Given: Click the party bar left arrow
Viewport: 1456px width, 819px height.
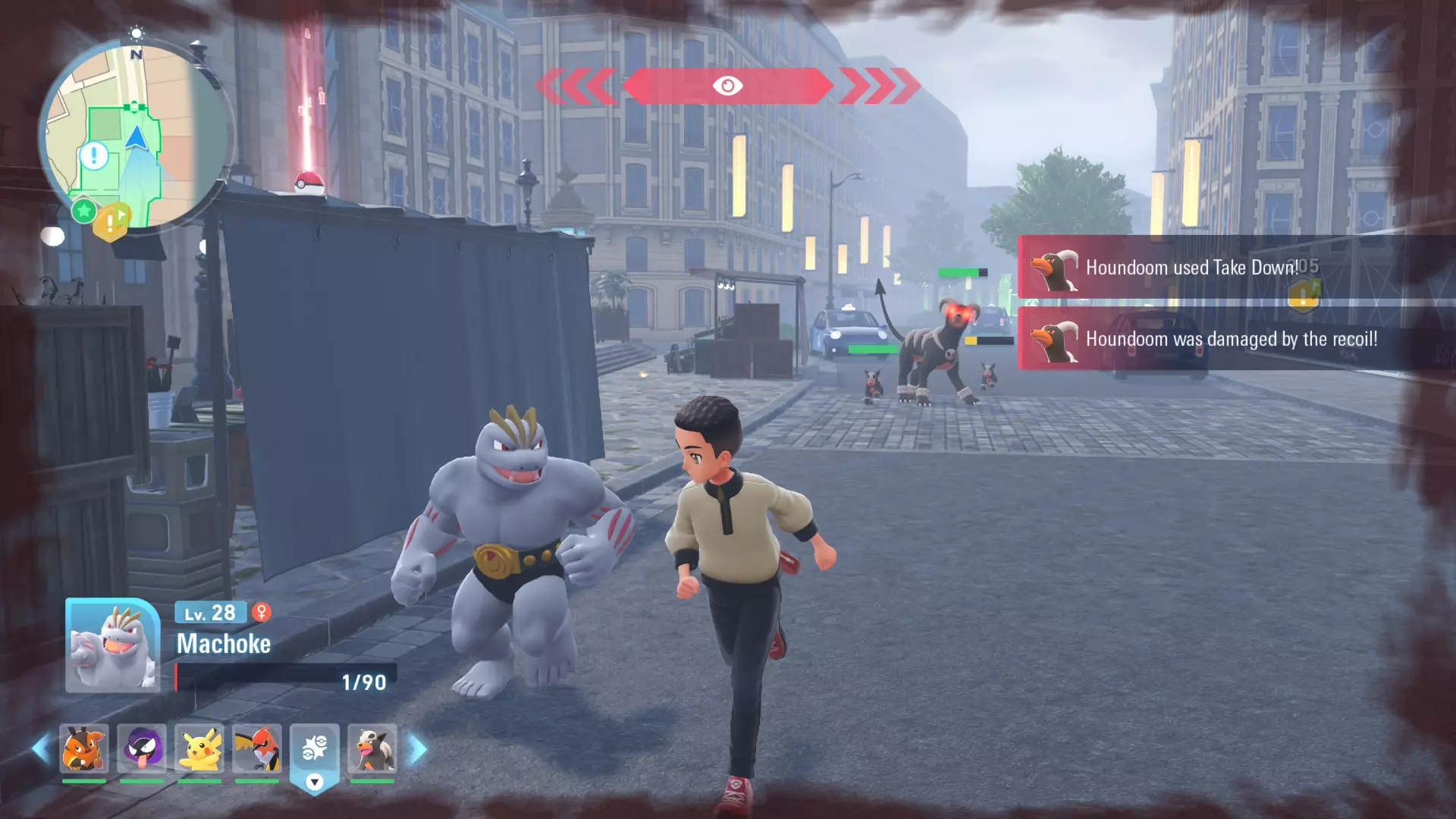Looking at the screenshot, I should point(40,749).
